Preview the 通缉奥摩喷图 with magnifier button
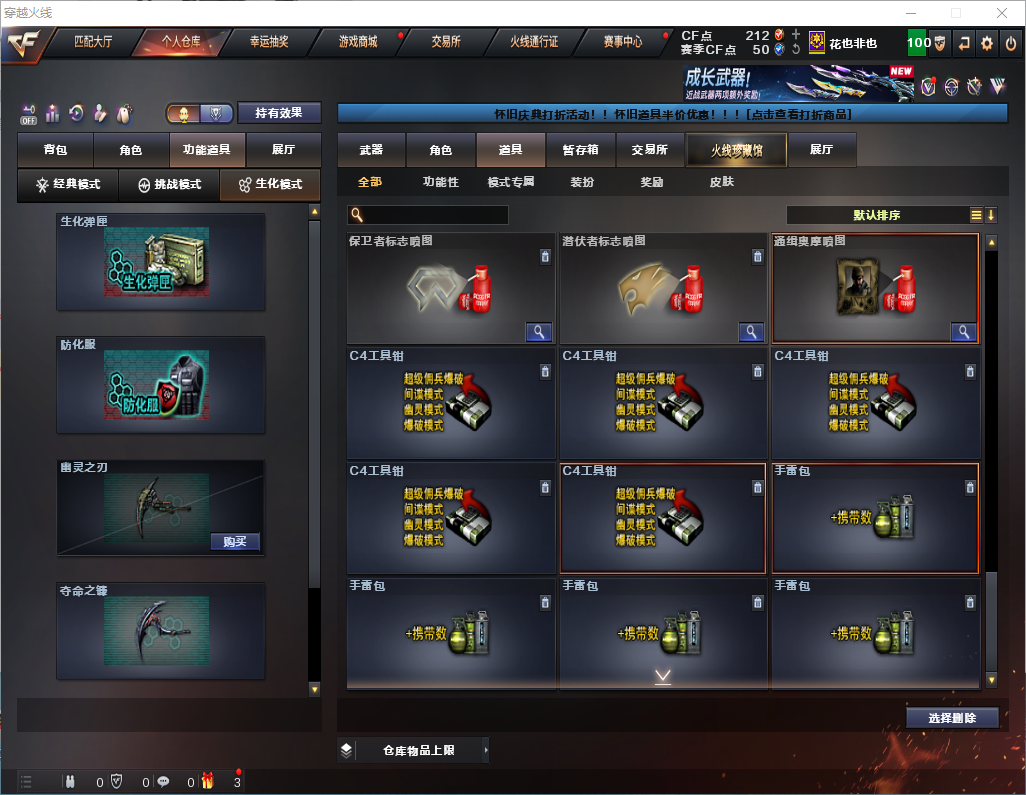 pos(964,332)
